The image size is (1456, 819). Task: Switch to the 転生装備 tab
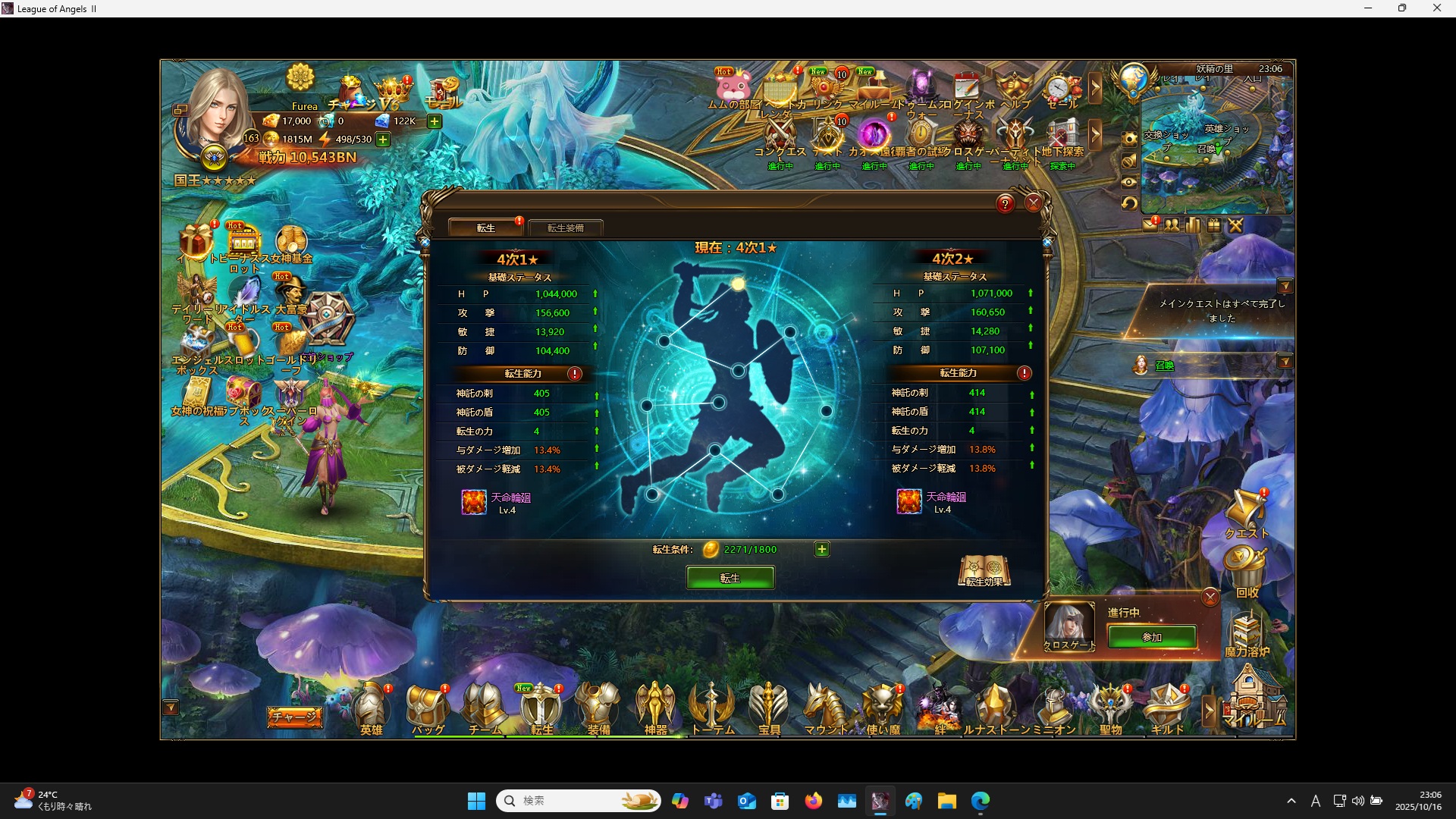[x=566, y=227]
